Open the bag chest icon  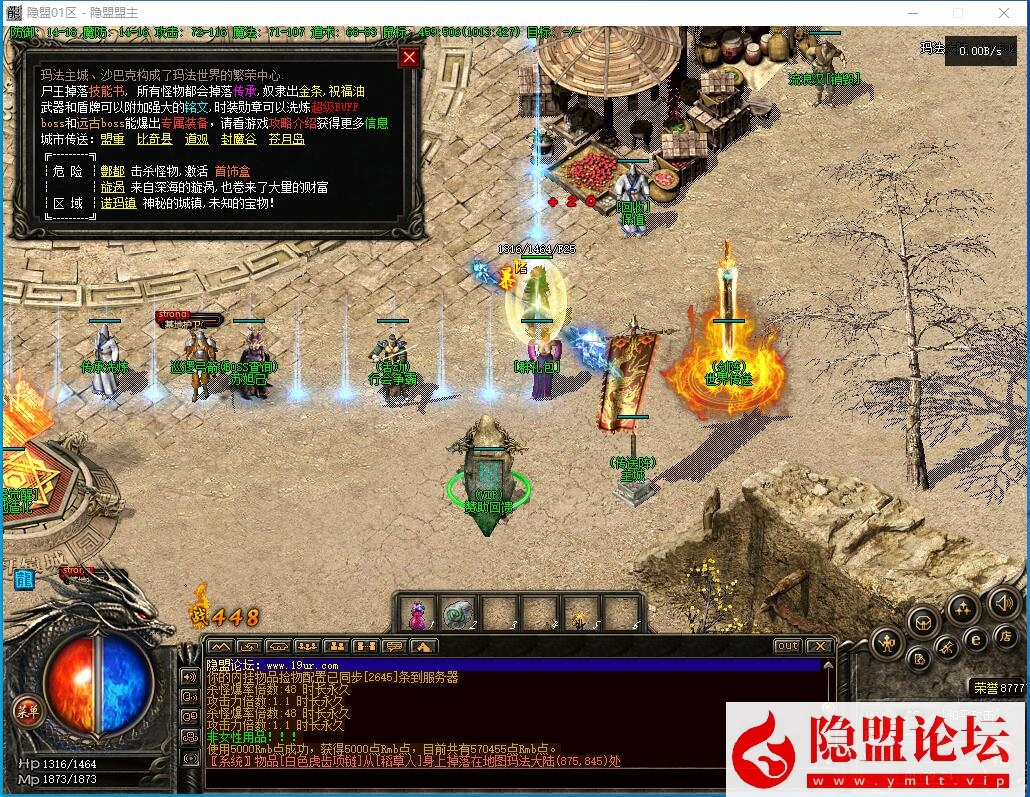[923, 623]
